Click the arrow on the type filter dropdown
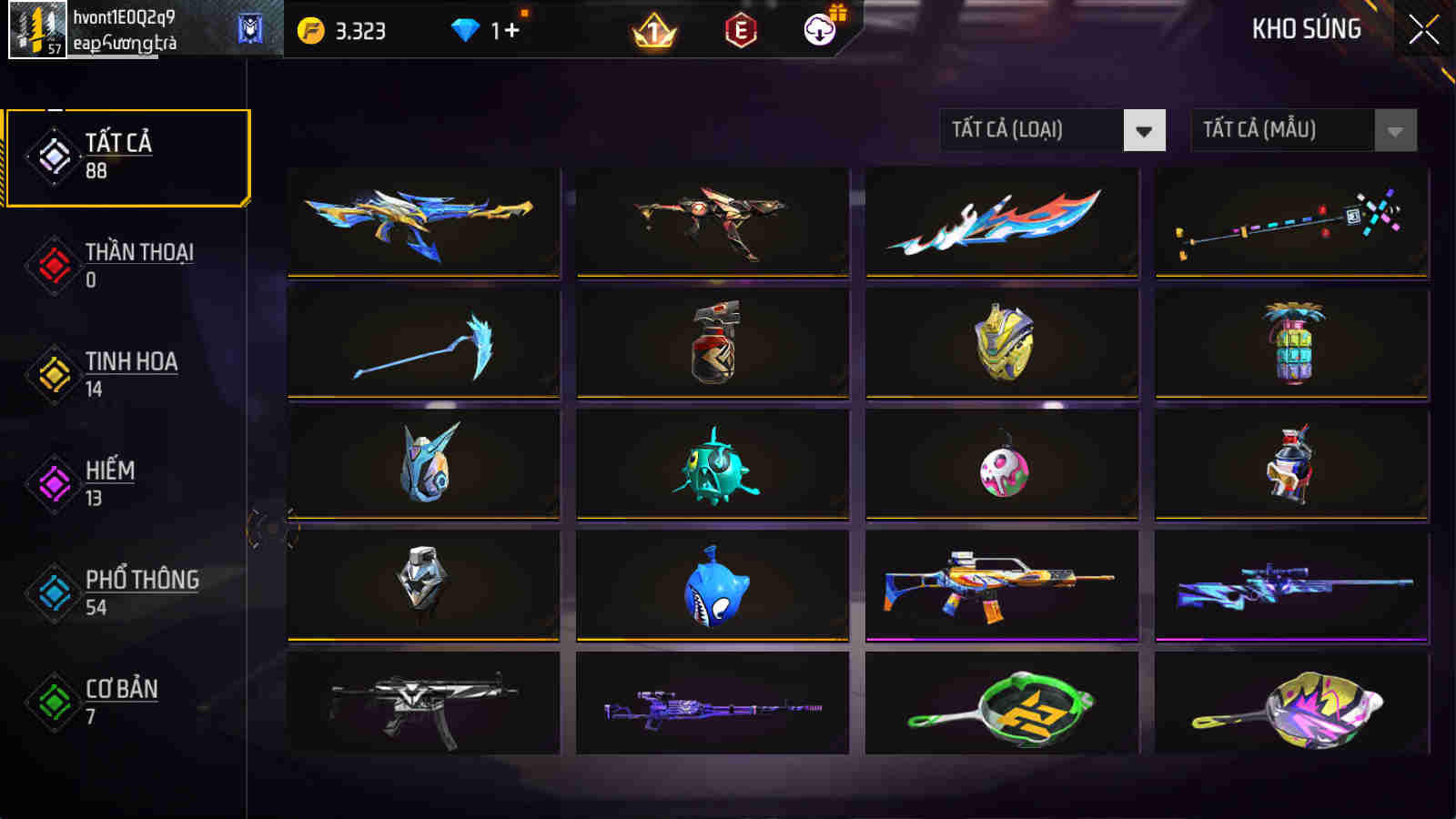This screenshot has width=1456, height=819. [1143, 129]
